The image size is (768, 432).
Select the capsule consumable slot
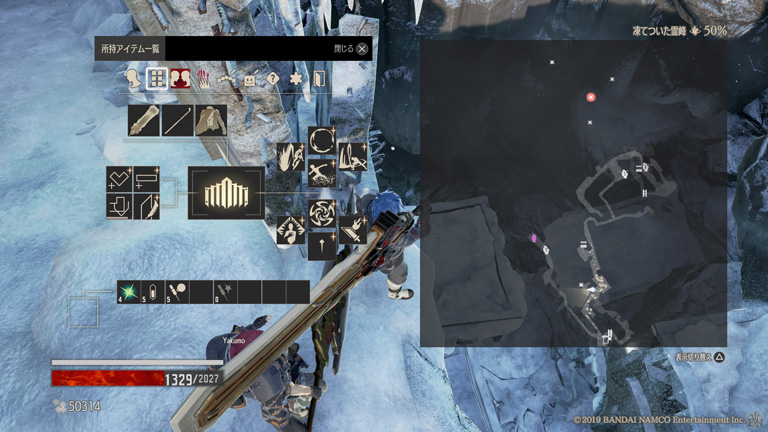pyautogui.click(x=152, y=292)
